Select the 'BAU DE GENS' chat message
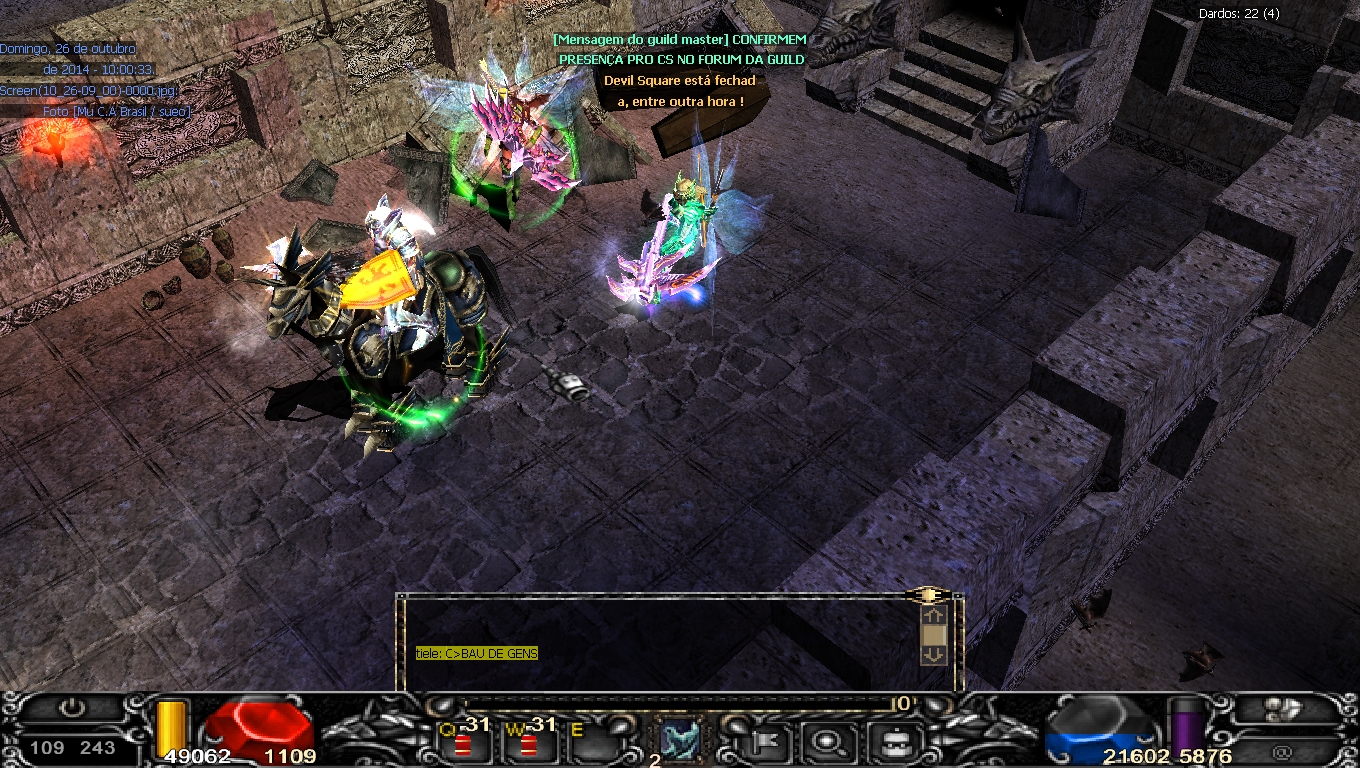The width and height of the screenshot is (1360, 768). pyautogui.click(x=477, y=654)
